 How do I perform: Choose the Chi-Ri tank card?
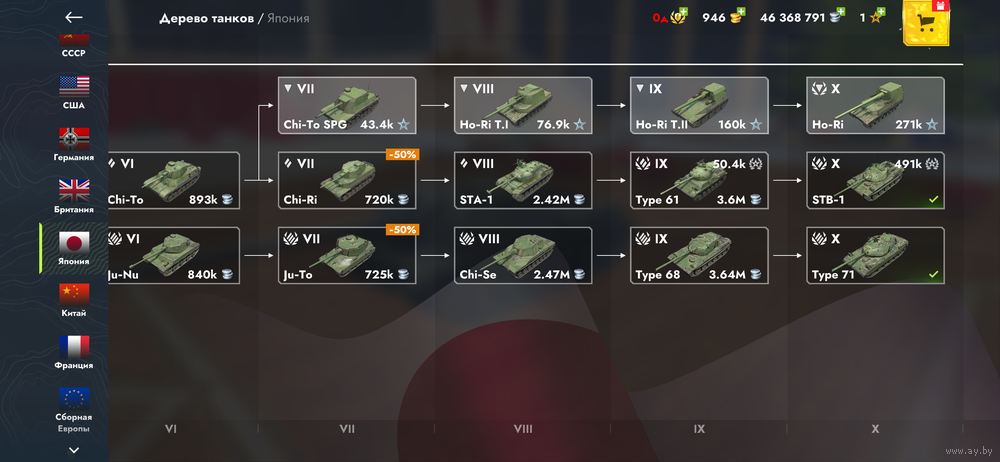click(x=347, y=181)
